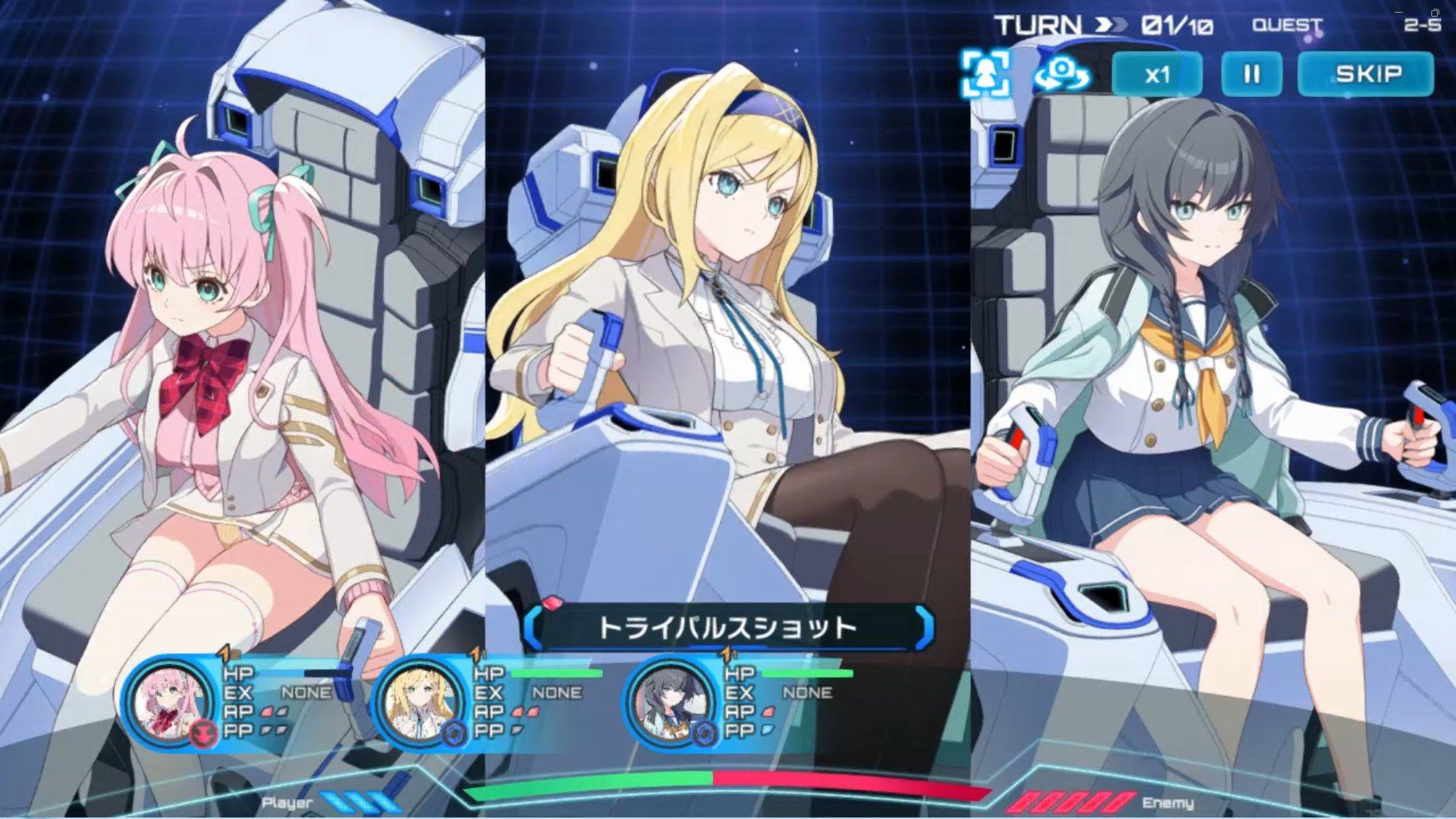The image size is (1456, 819).
Task: Toggle the character cut-in focus icon
Action: point(986,74)
